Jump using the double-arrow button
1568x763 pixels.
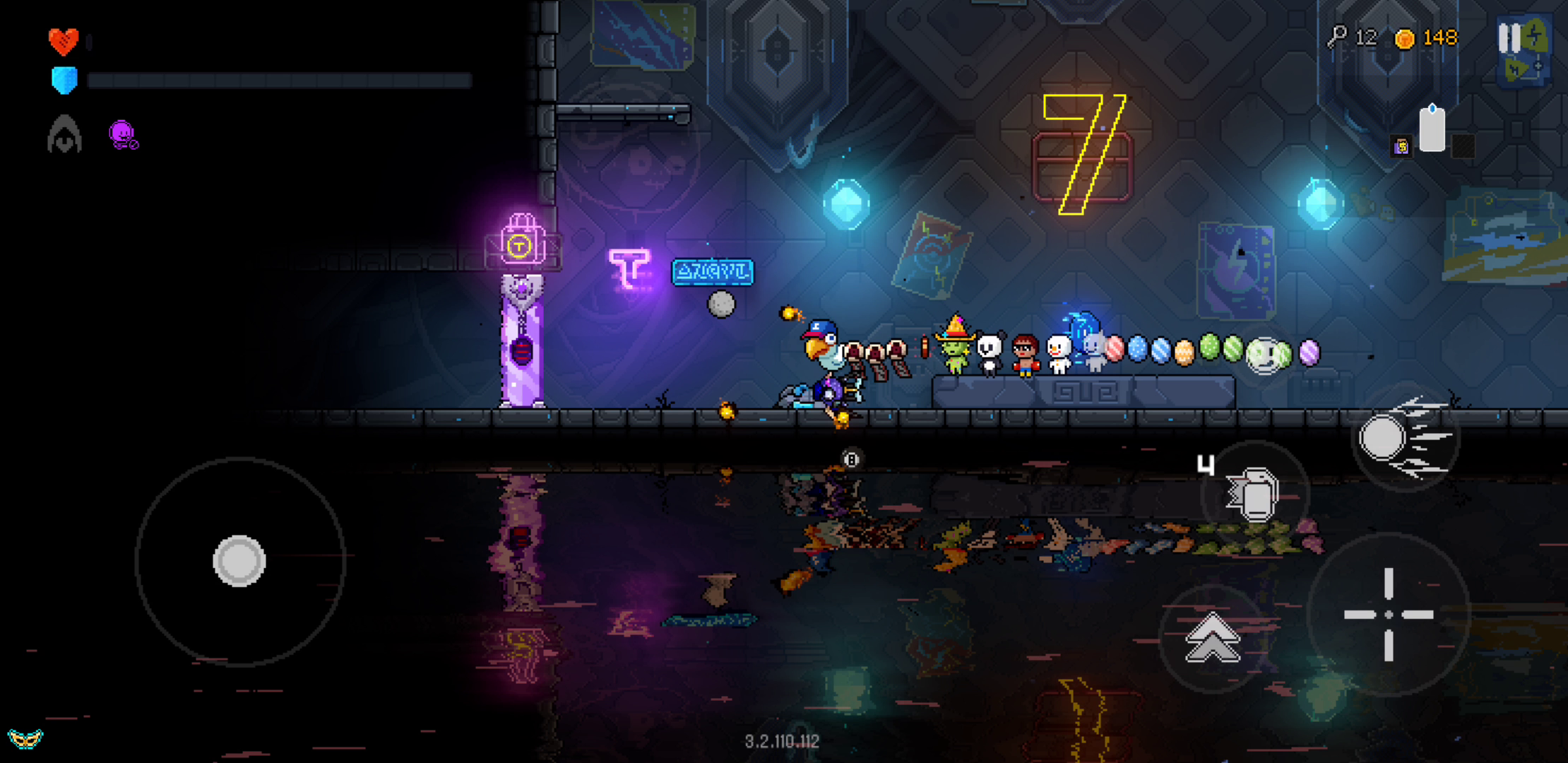[x=1212, y=638]
